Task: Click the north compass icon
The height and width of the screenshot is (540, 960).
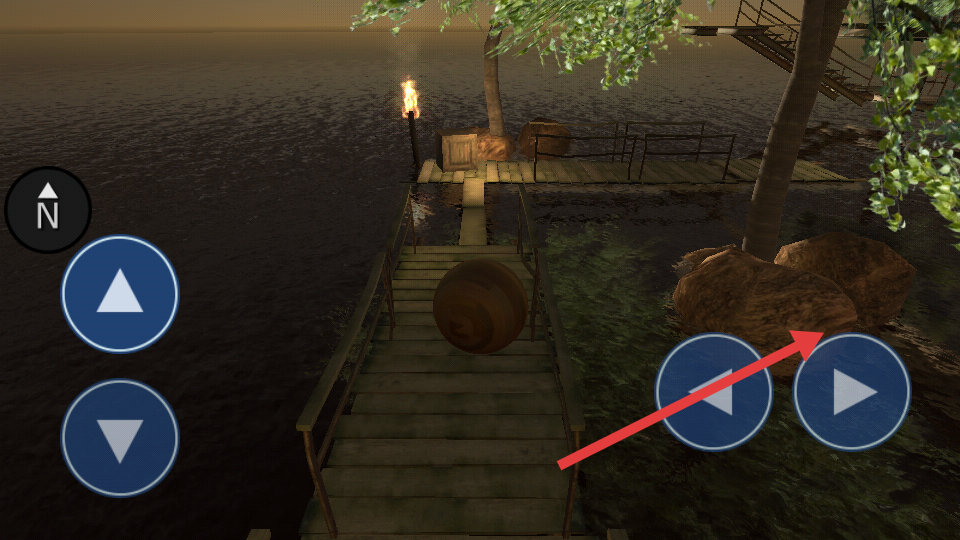Action: (x=48, y=210)
